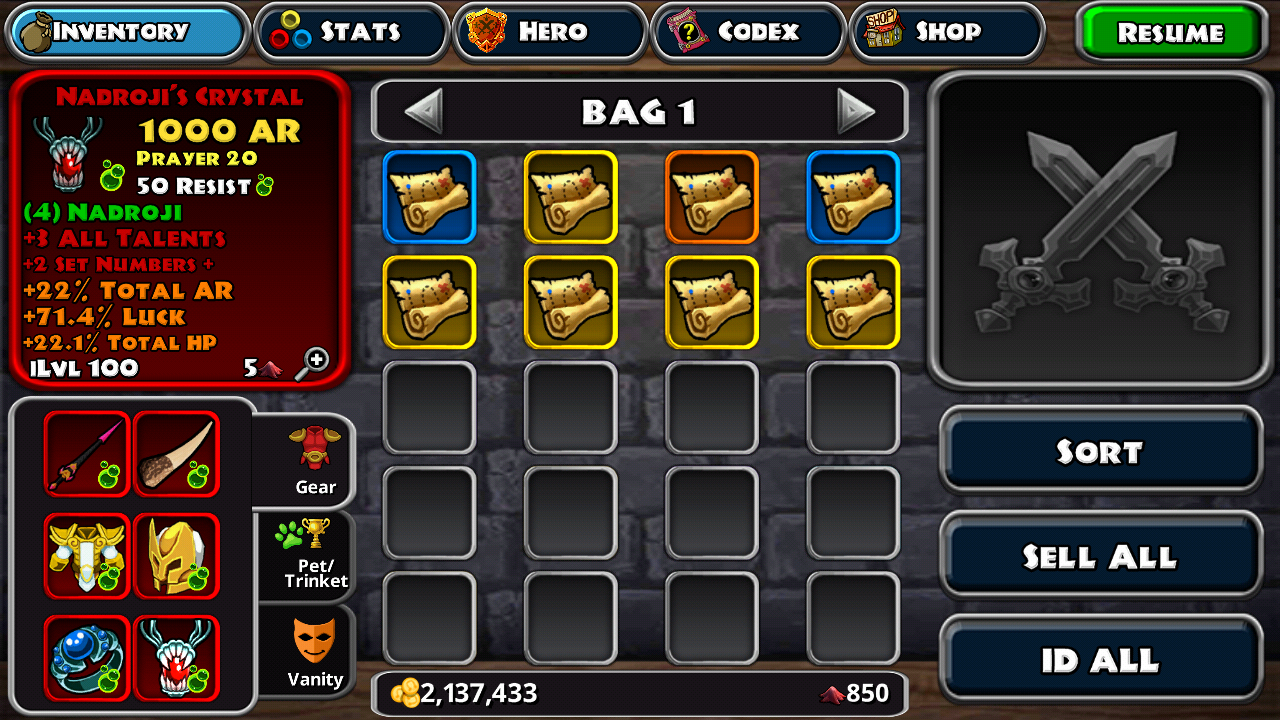Viewport: 1280px width, 720px height.
Task: Sort the bag items
Action: tap(1100, 451)
